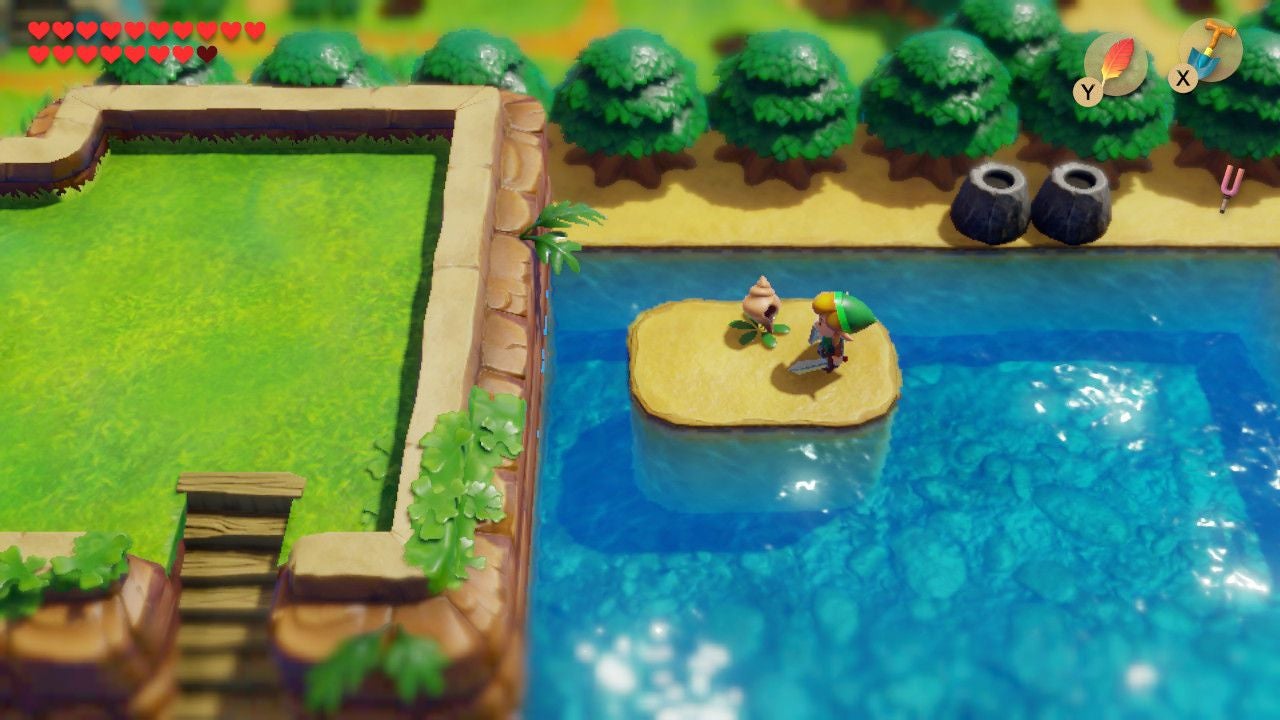Click the first heart in the health meter
This screenshot has width=1280, height=720.
38,30
